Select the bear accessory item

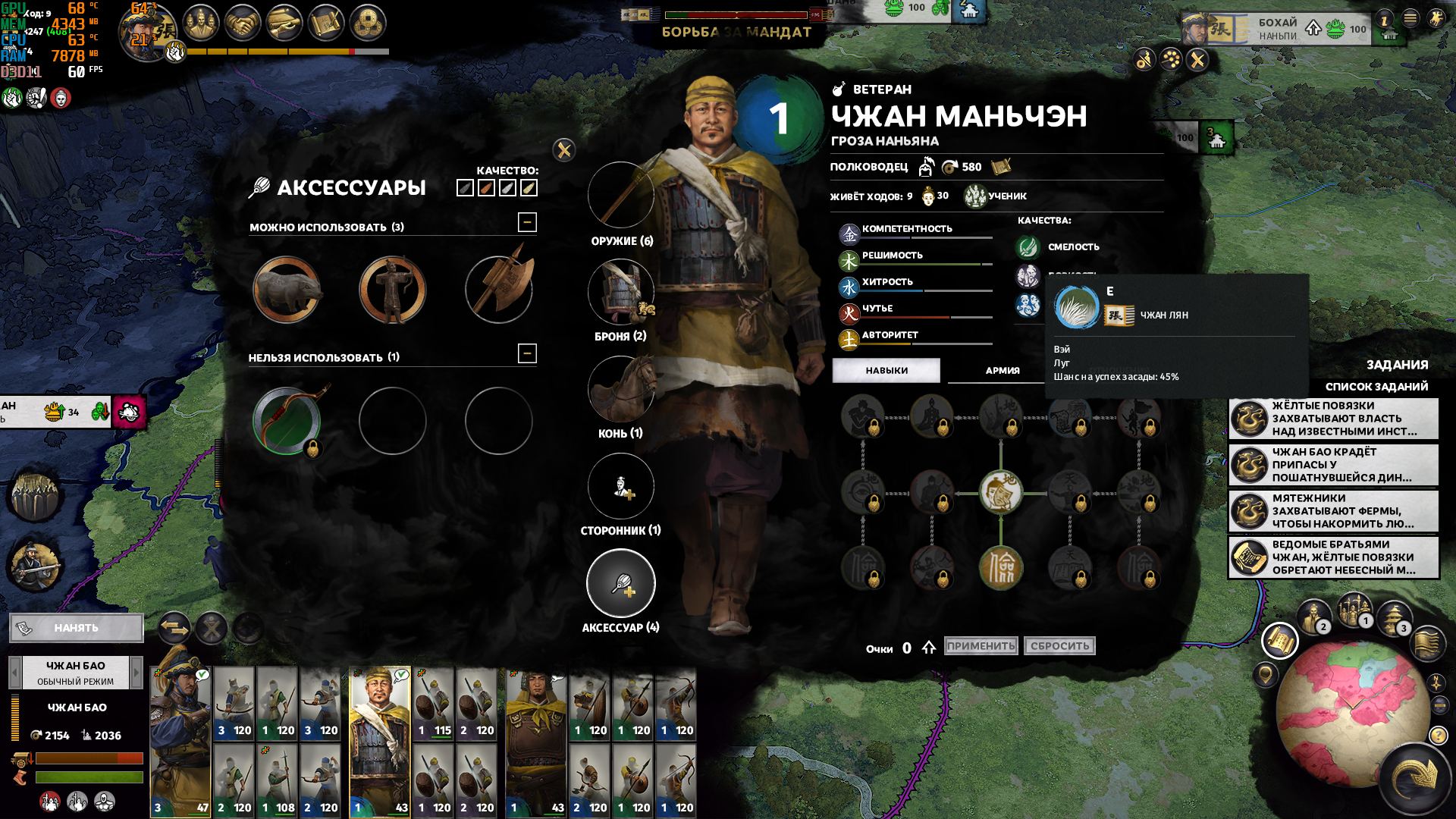point(287,290)
